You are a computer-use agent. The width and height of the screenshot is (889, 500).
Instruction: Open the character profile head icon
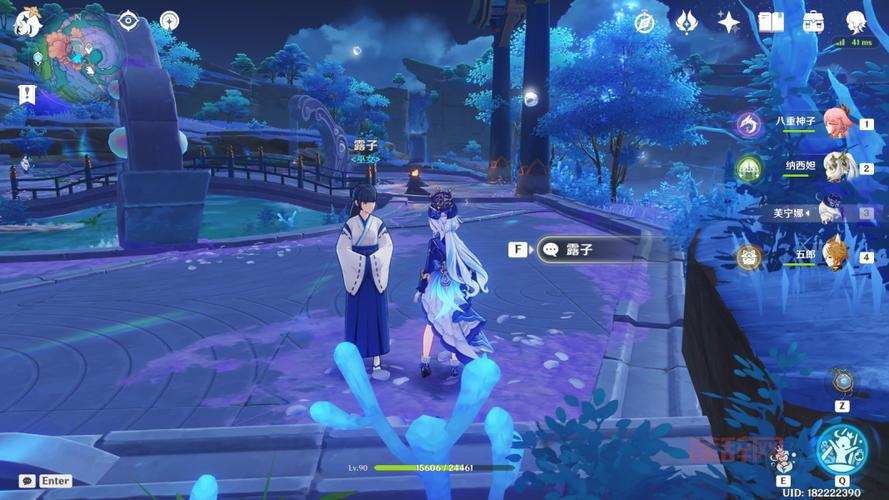pos(856,22)
